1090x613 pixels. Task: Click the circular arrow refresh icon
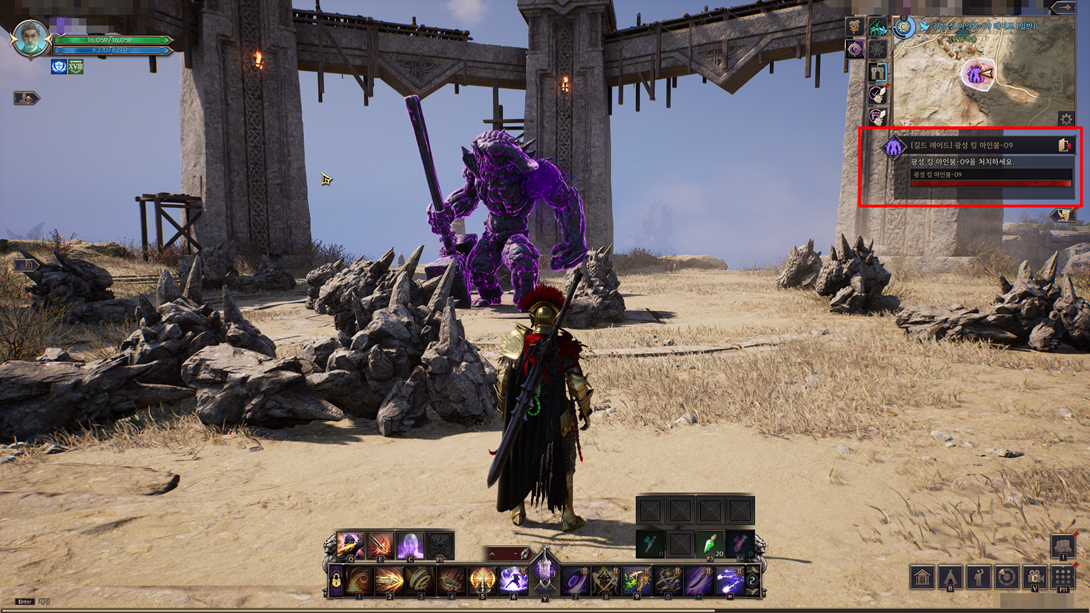(x=1007, y=578)
